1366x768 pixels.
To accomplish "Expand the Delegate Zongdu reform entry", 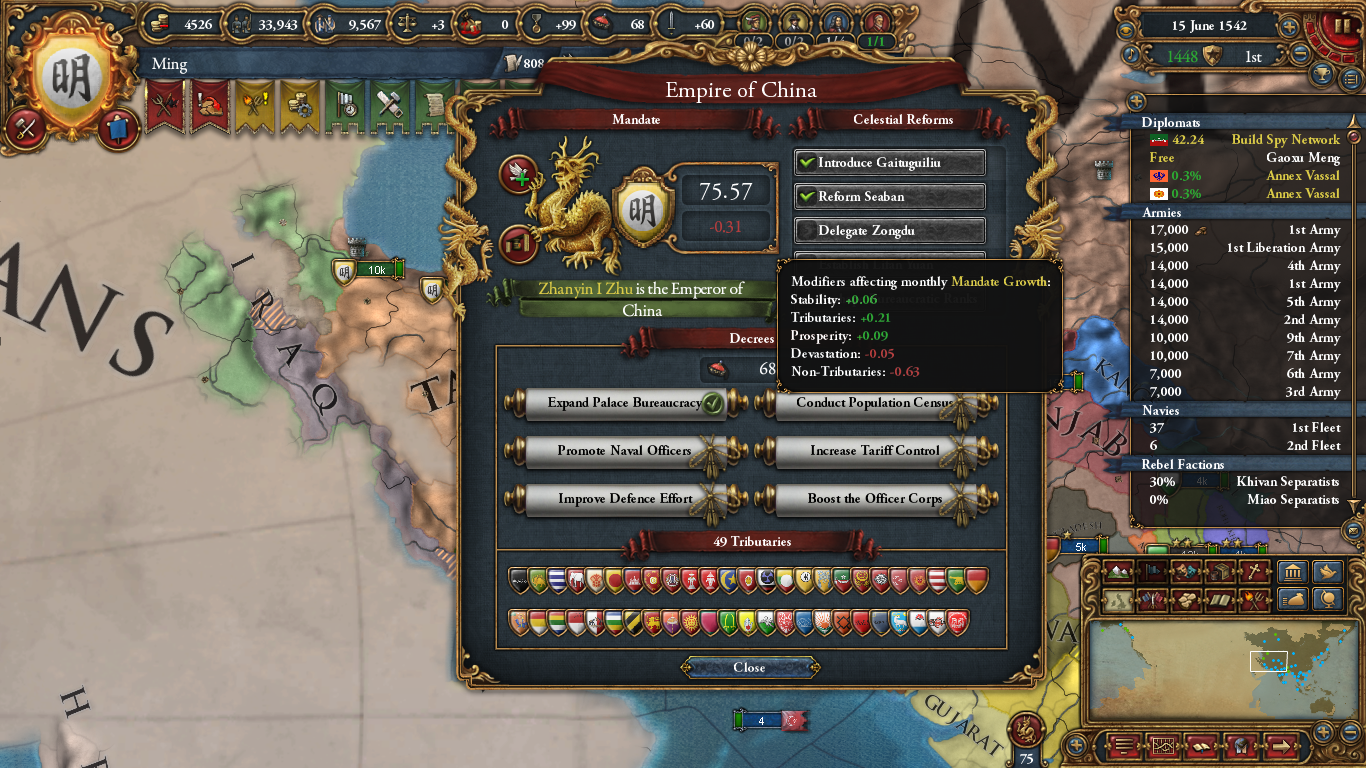I will pyautogui.click(x=889, y=230).
